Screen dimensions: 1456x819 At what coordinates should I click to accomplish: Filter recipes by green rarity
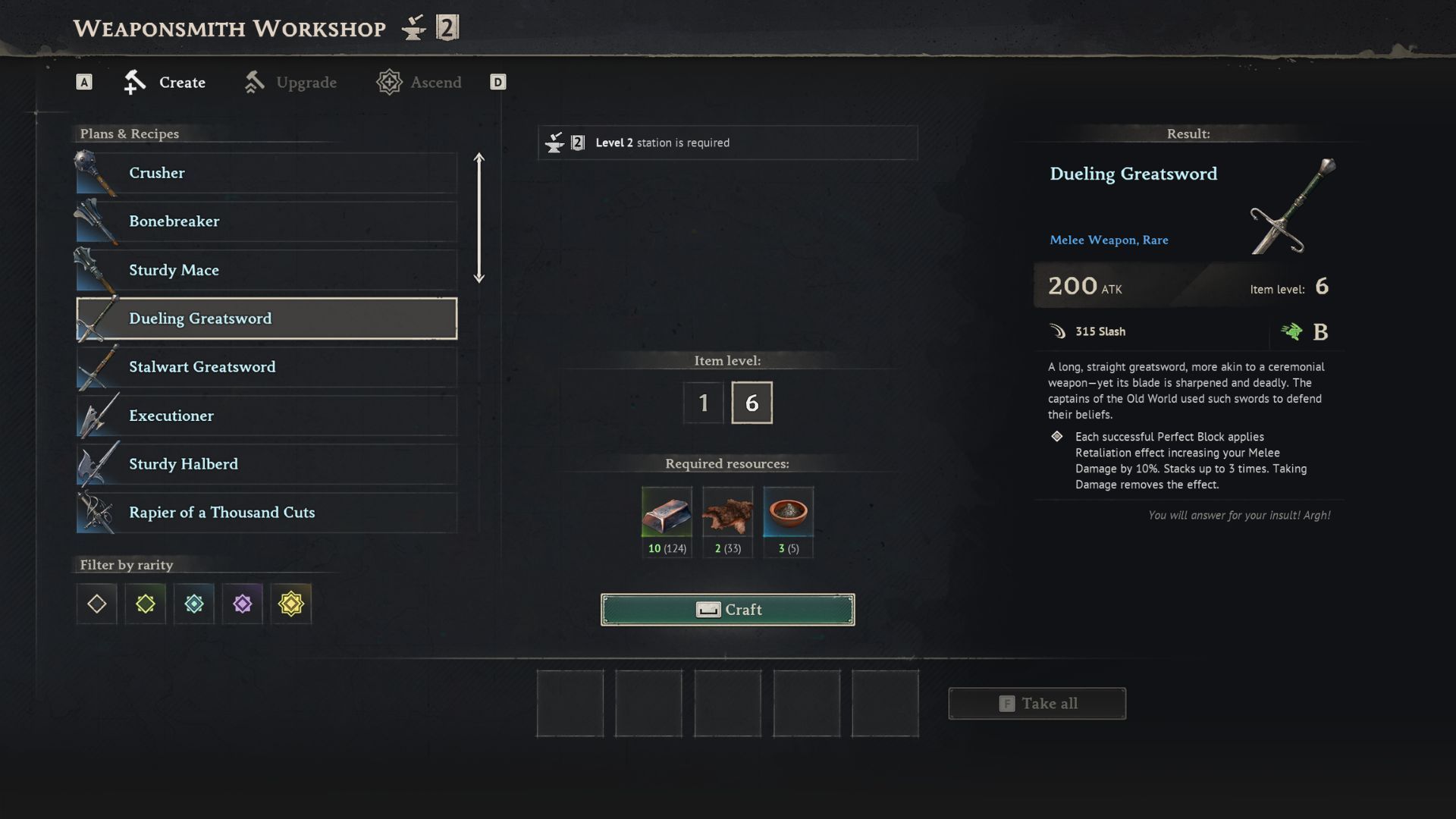pyautogui.click(x=146, y=604)
